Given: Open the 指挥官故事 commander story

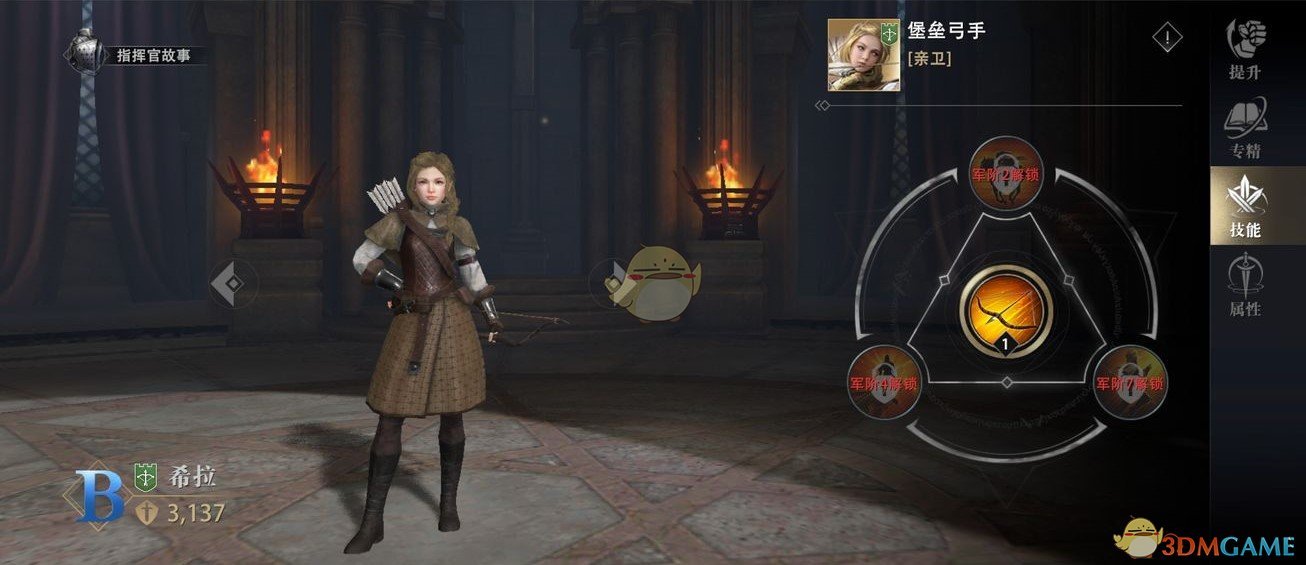Looking at the screenshot, I should 137,54.
